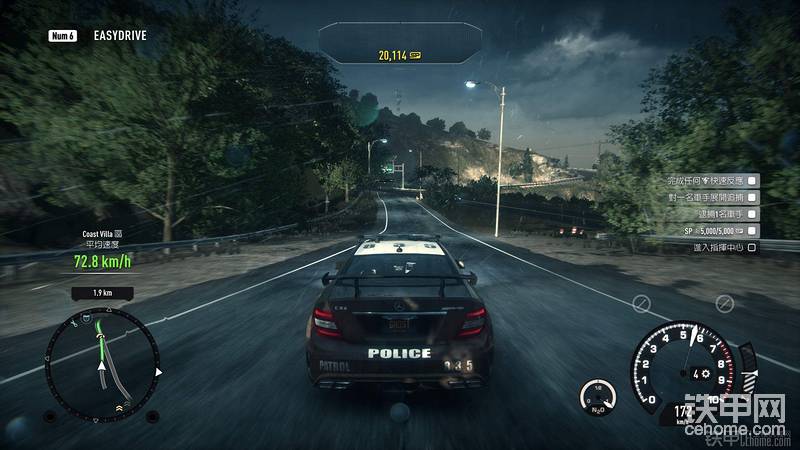Toggle the SP 5,000/5,000 objective checkbox
The width and height of the screenshot is (800, 450).
[752, 231]
